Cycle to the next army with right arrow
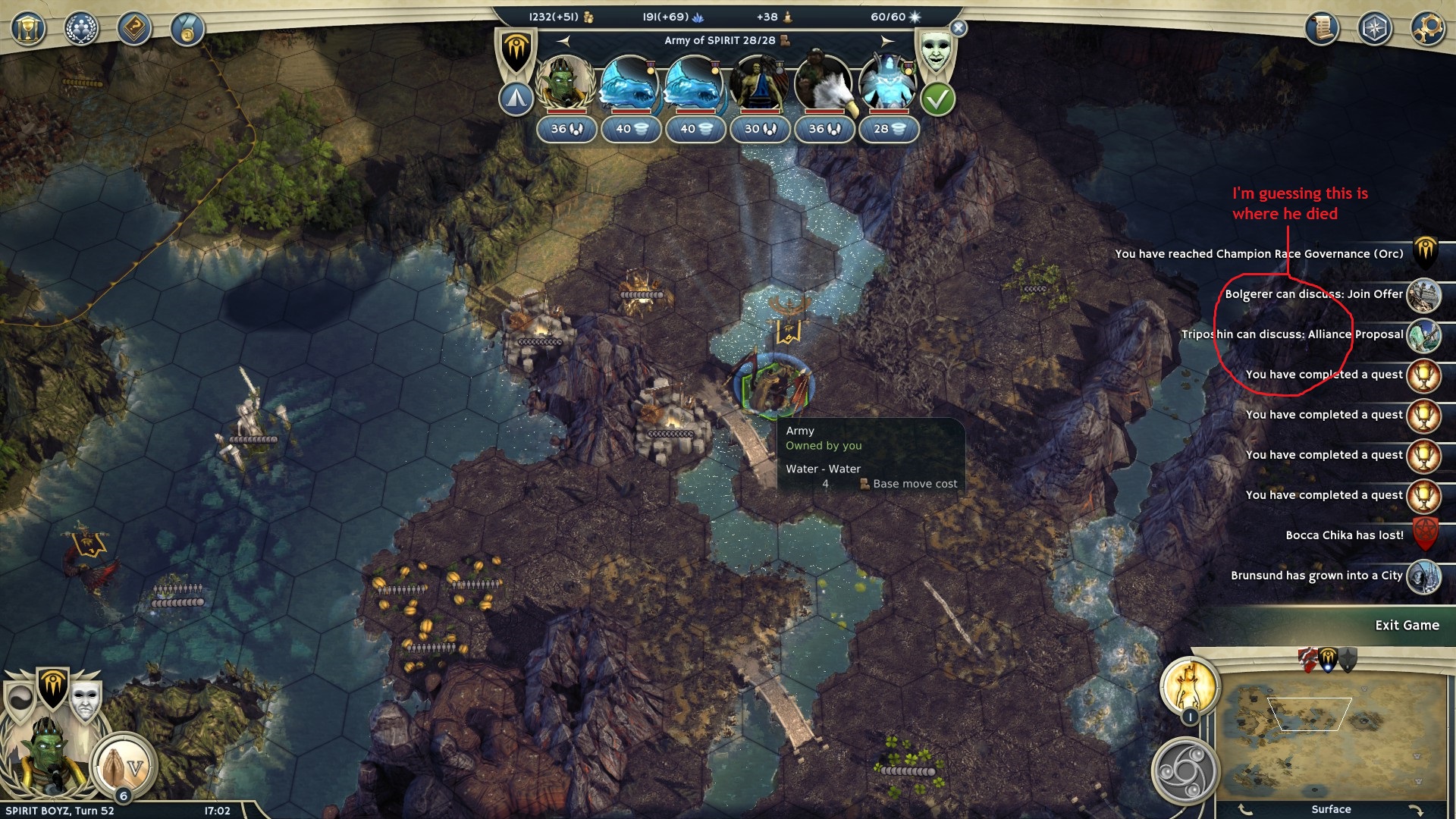1456x819 pixels. point(887,40)
